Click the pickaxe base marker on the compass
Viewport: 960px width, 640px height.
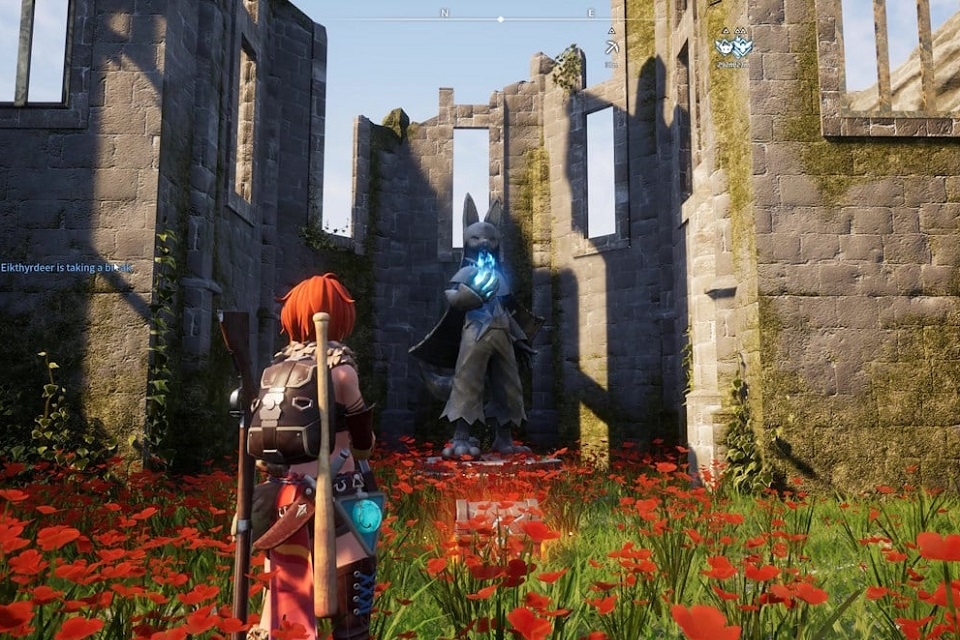coord(611,46)
